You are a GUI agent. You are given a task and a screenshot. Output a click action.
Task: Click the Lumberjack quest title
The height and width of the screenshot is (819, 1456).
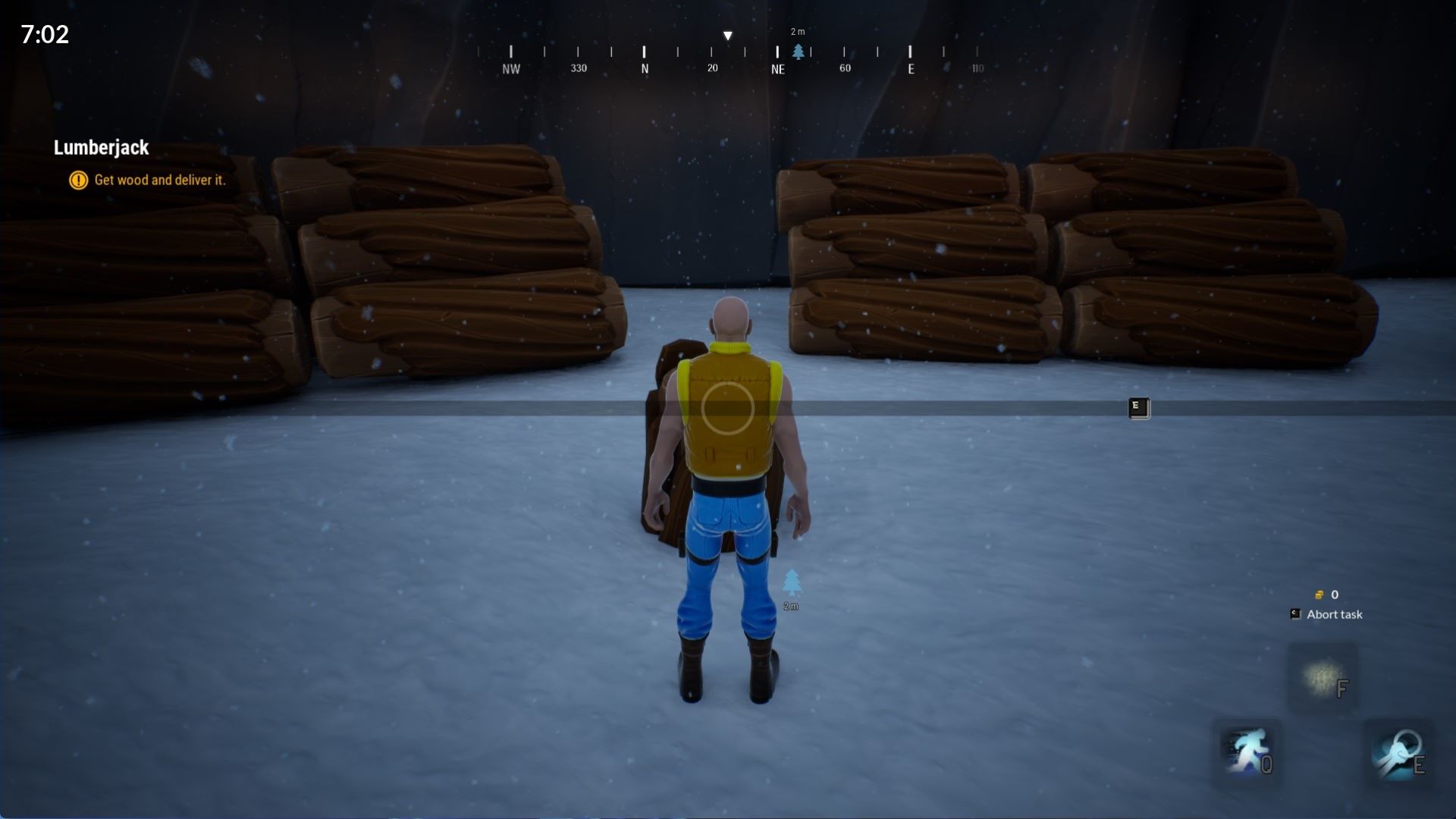(101, 148)
